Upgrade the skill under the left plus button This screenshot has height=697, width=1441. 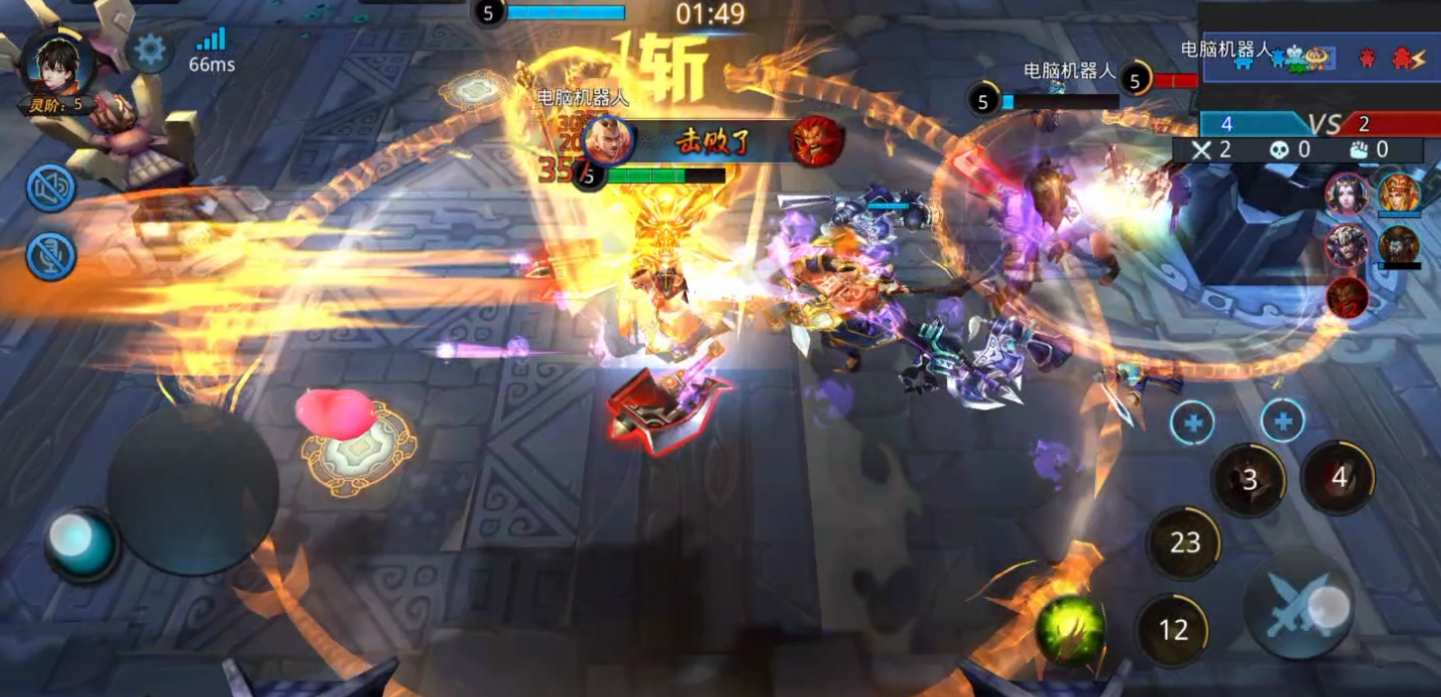[x=1192, y=423]
